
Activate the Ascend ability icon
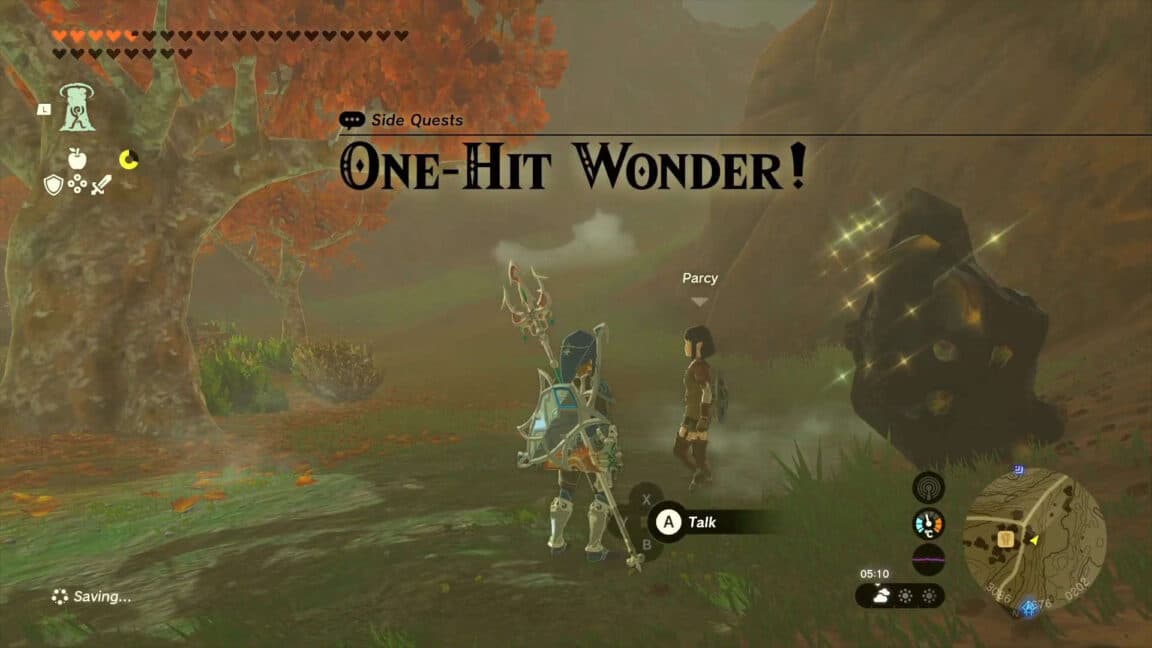pyautogui.click(x=76, y=108)
